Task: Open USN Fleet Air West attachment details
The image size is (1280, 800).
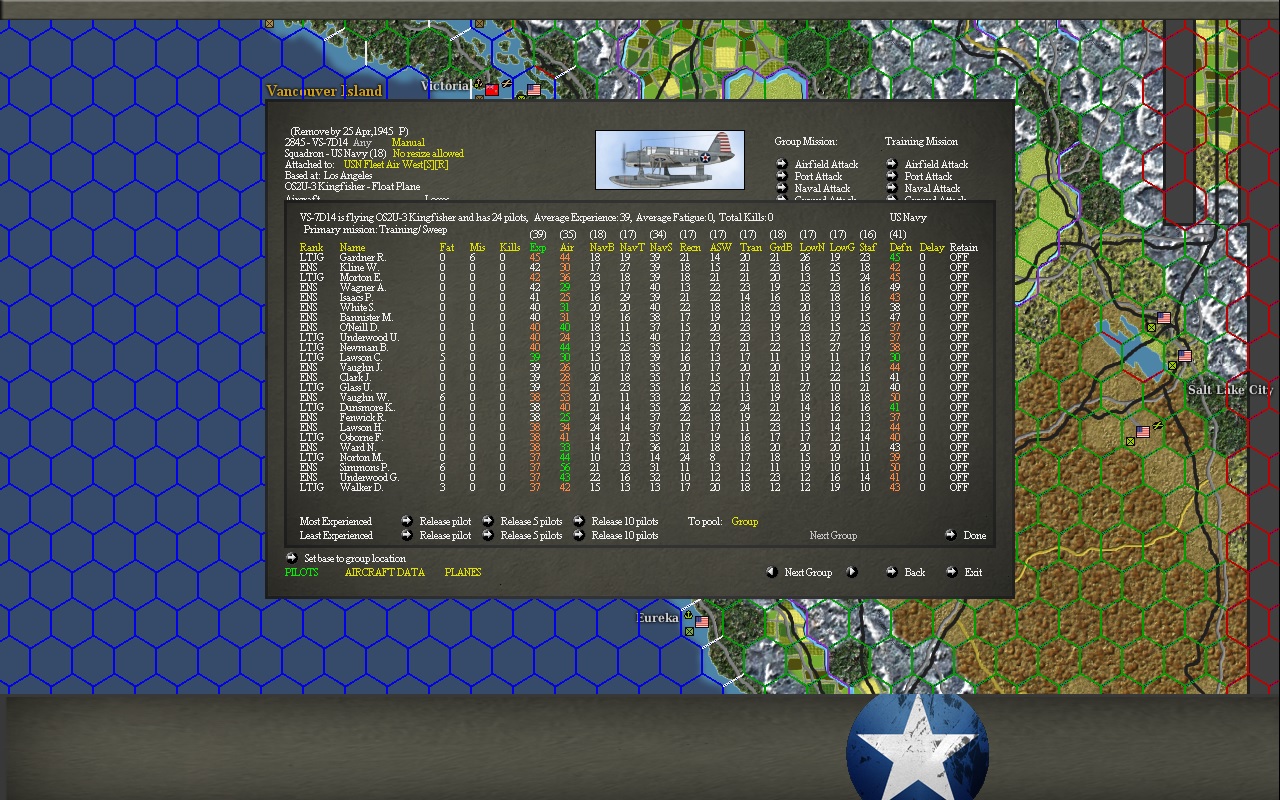Action: 395,164
